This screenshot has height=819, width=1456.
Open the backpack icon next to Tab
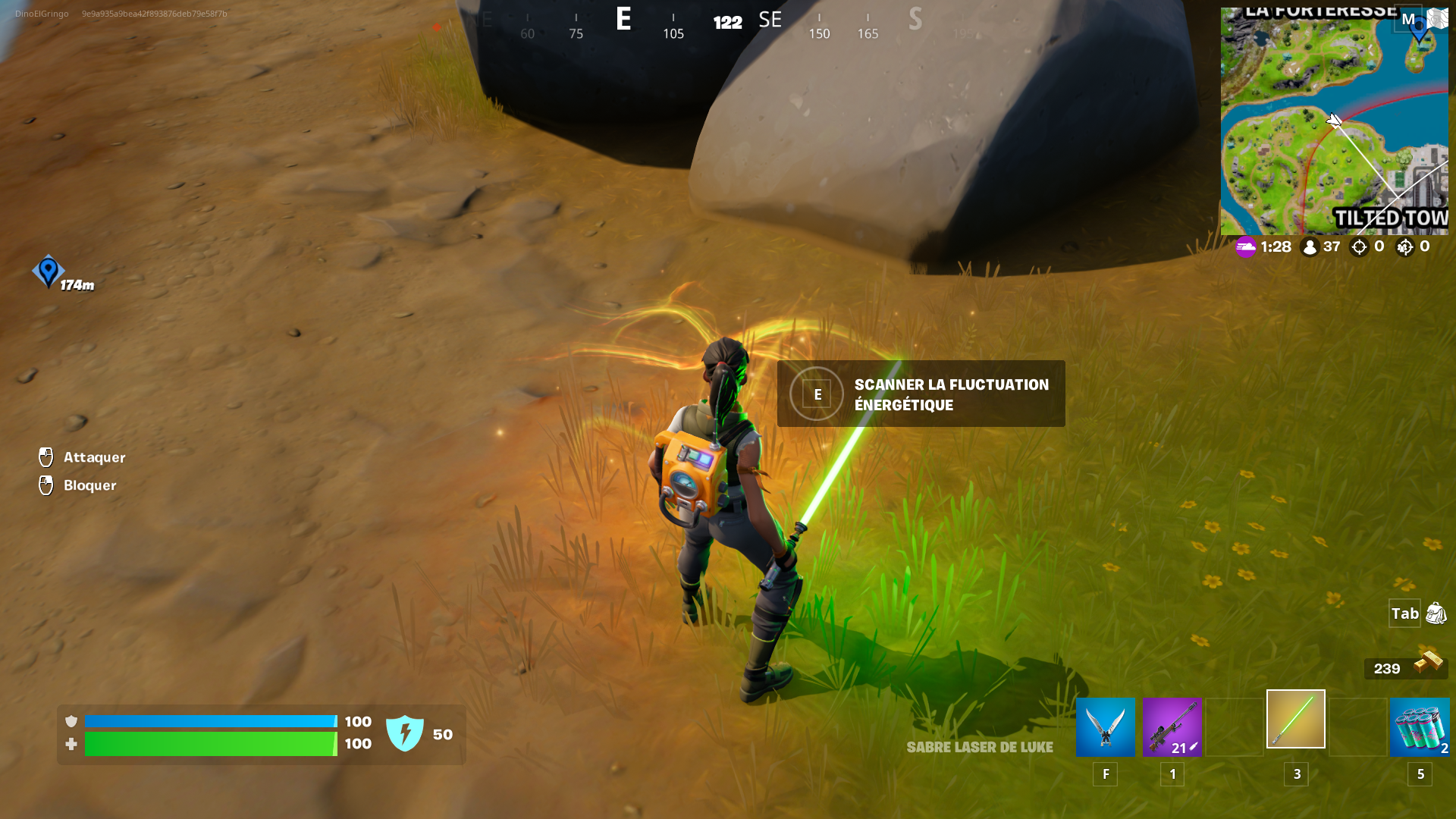[1433, 614]
